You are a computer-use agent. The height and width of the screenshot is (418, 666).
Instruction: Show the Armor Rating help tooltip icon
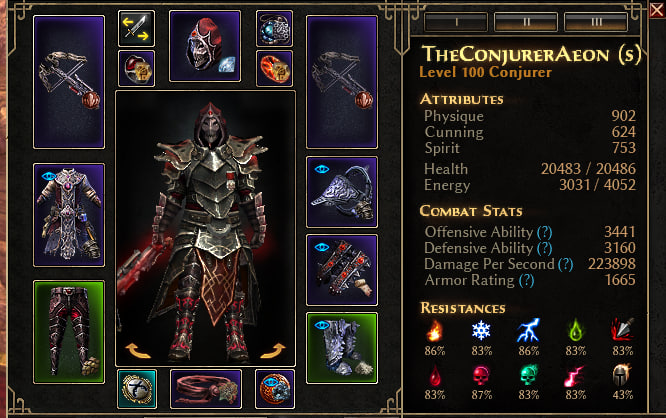click(x=526, y=281)
